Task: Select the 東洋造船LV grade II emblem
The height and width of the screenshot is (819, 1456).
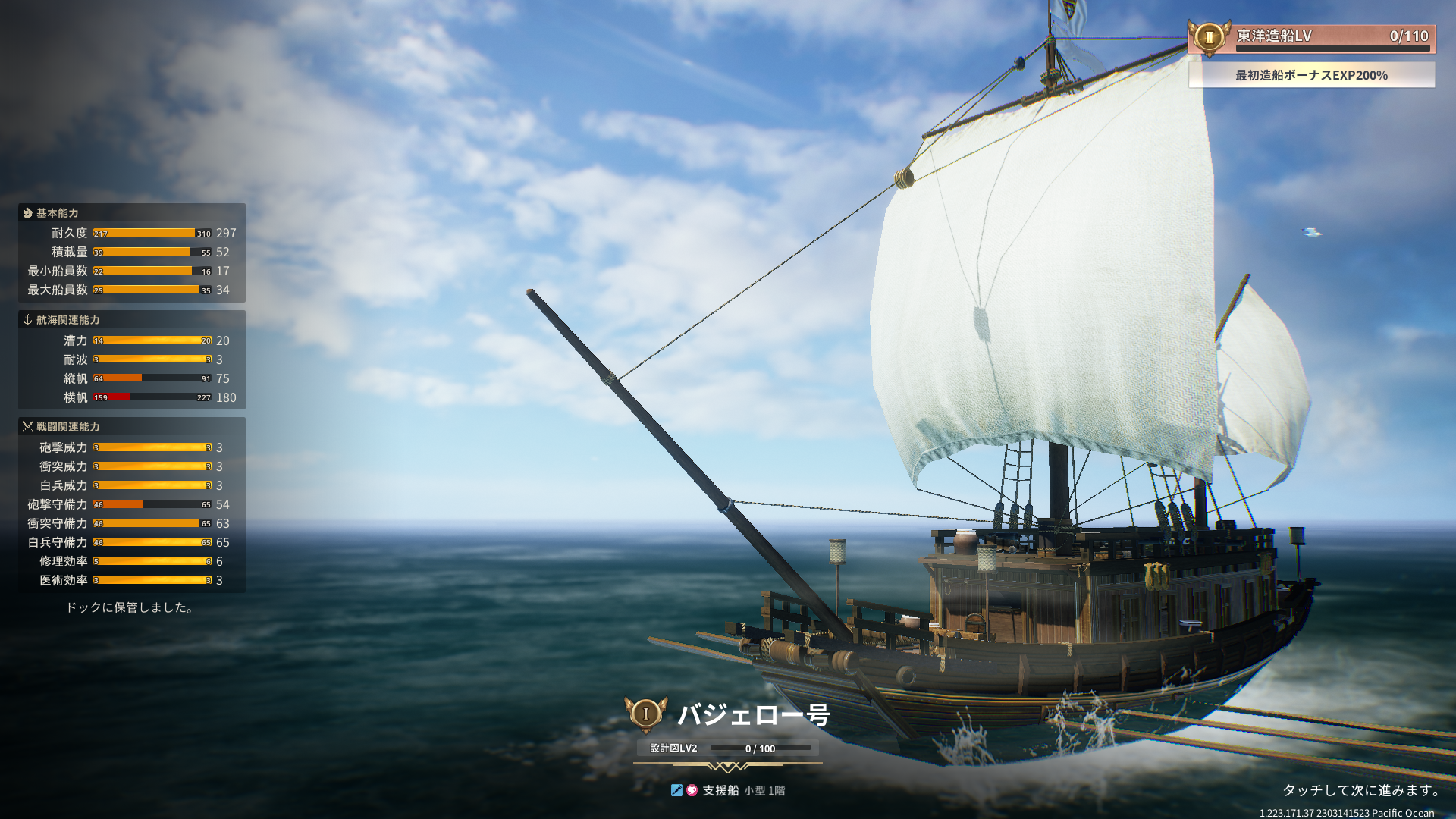Action: pyautogui.click(x=1209, y=37)
